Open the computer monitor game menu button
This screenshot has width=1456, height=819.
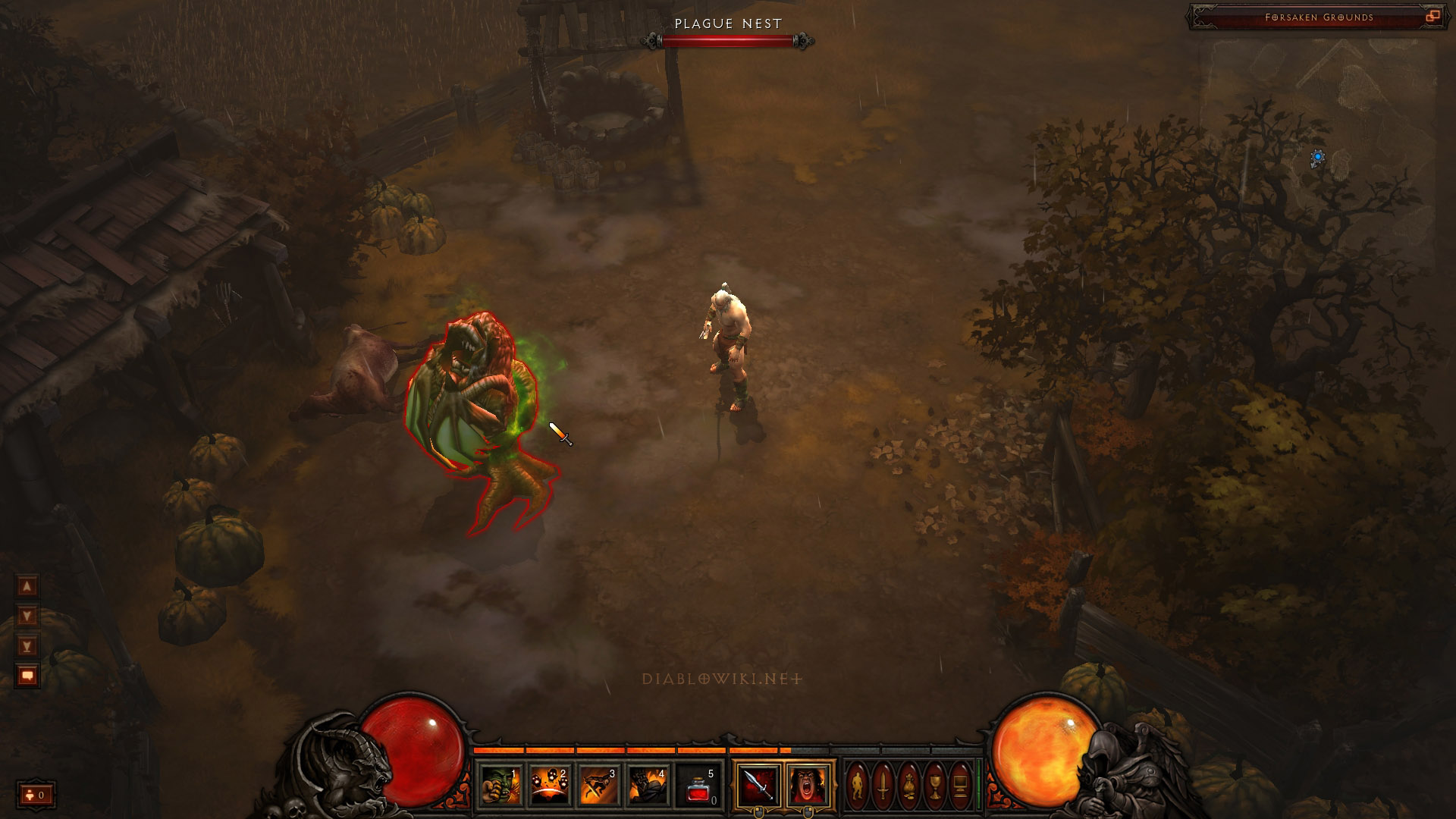(960, 785)
